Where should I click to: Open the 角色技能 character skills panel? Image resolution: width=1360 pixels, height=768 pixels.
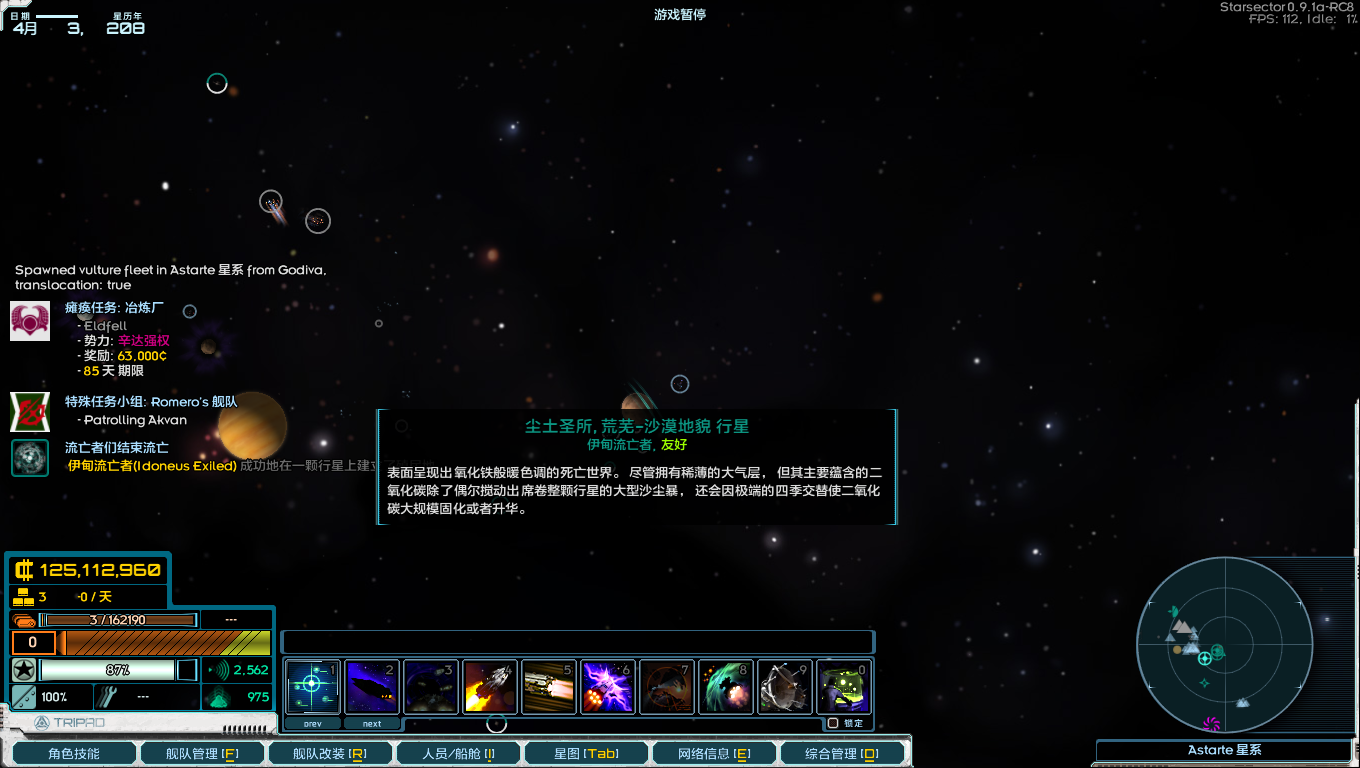(73, 753)
